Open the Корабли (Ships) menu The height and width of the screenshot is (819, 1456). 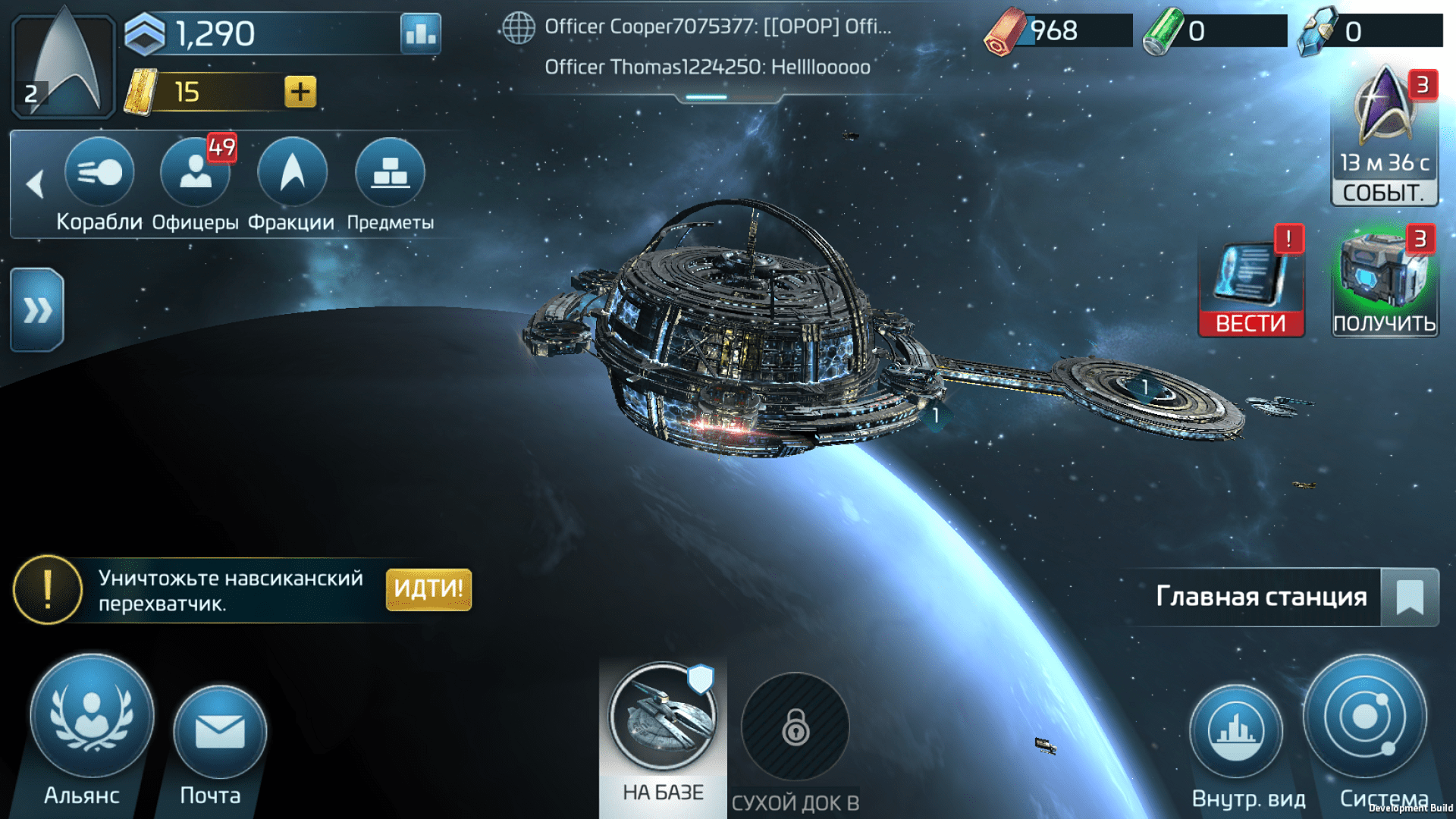pyautogui.click(x=99, y=173)
